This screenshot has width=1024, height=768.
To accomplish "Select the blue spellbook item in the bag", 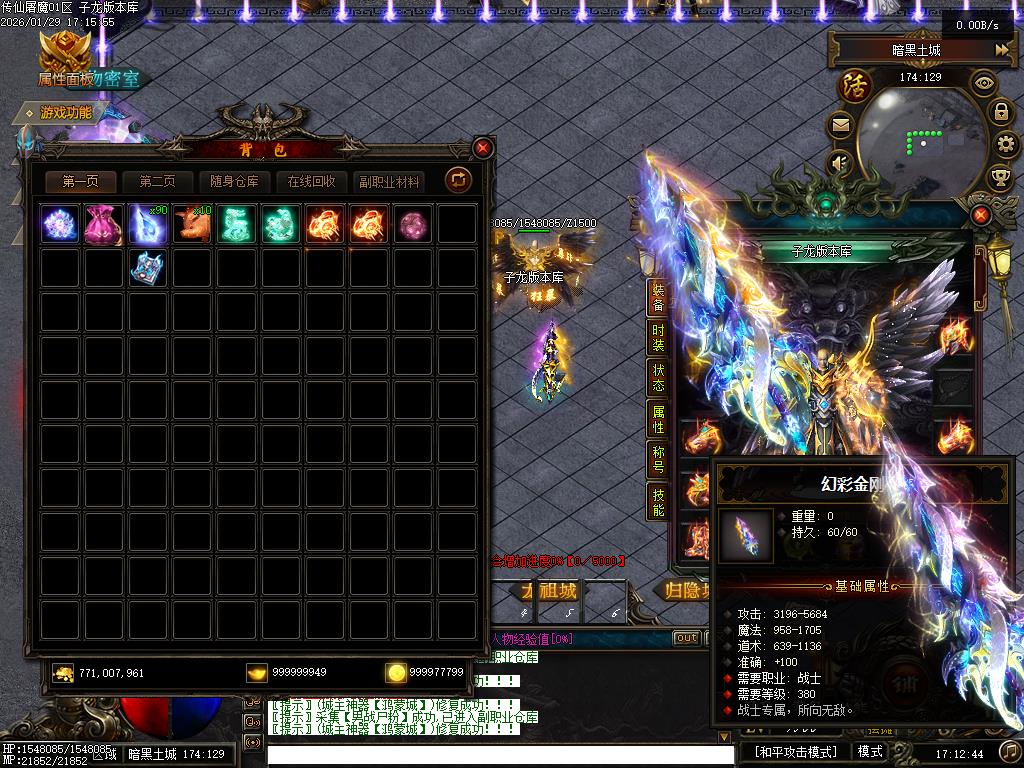I will point(148,268).
